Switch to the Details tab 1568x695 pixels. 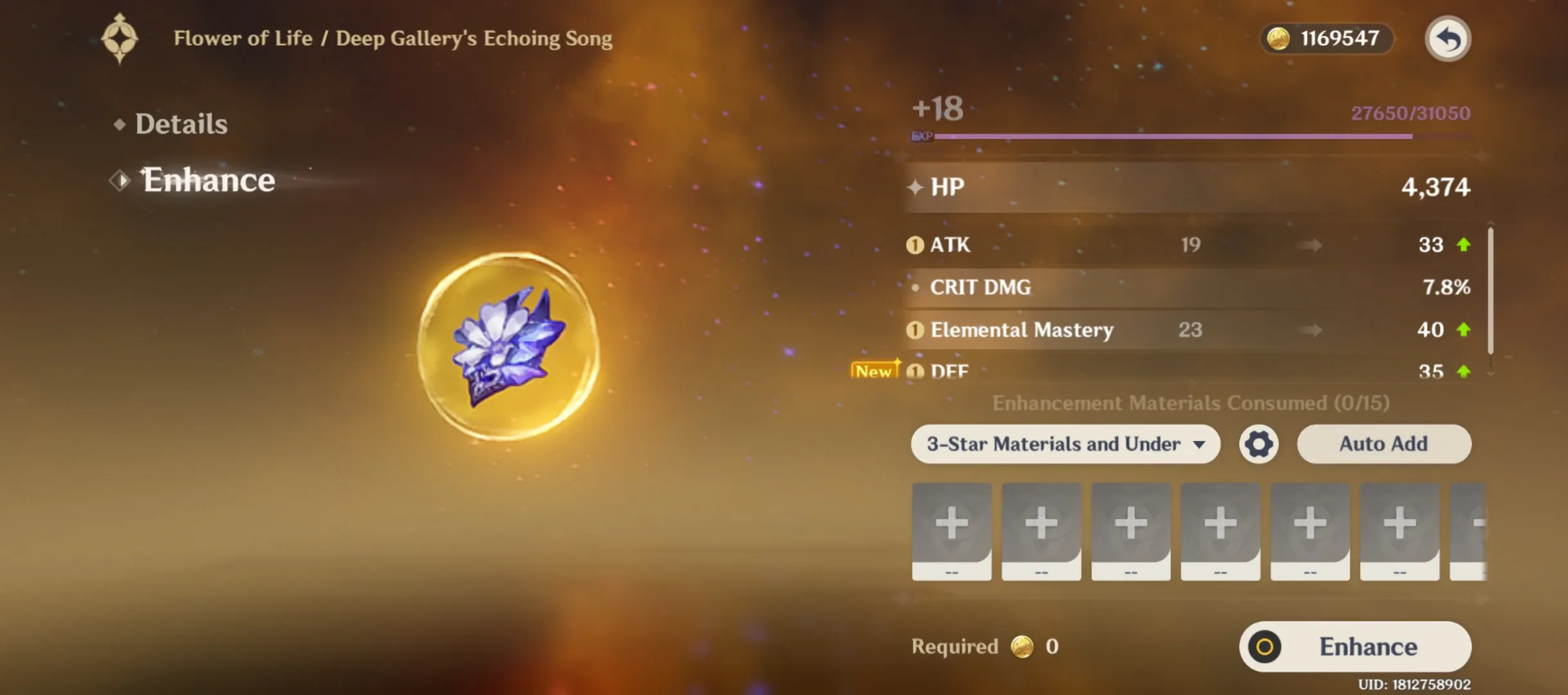(x=180, y=124)
